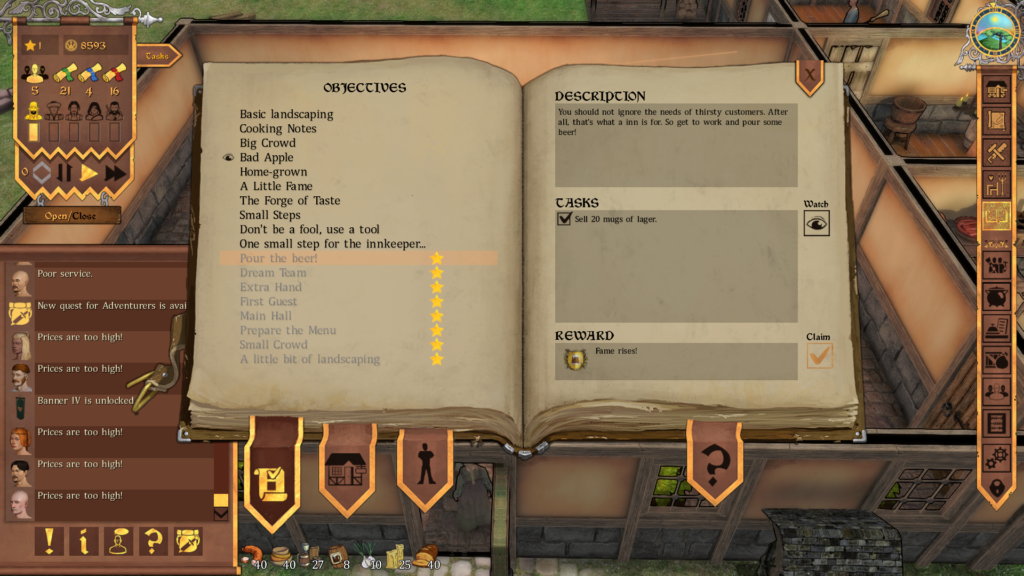The height and width of the screenshot is (576, 1024).
Task: Open the "Cooking Notes" objective
Action: coord(277,128)
